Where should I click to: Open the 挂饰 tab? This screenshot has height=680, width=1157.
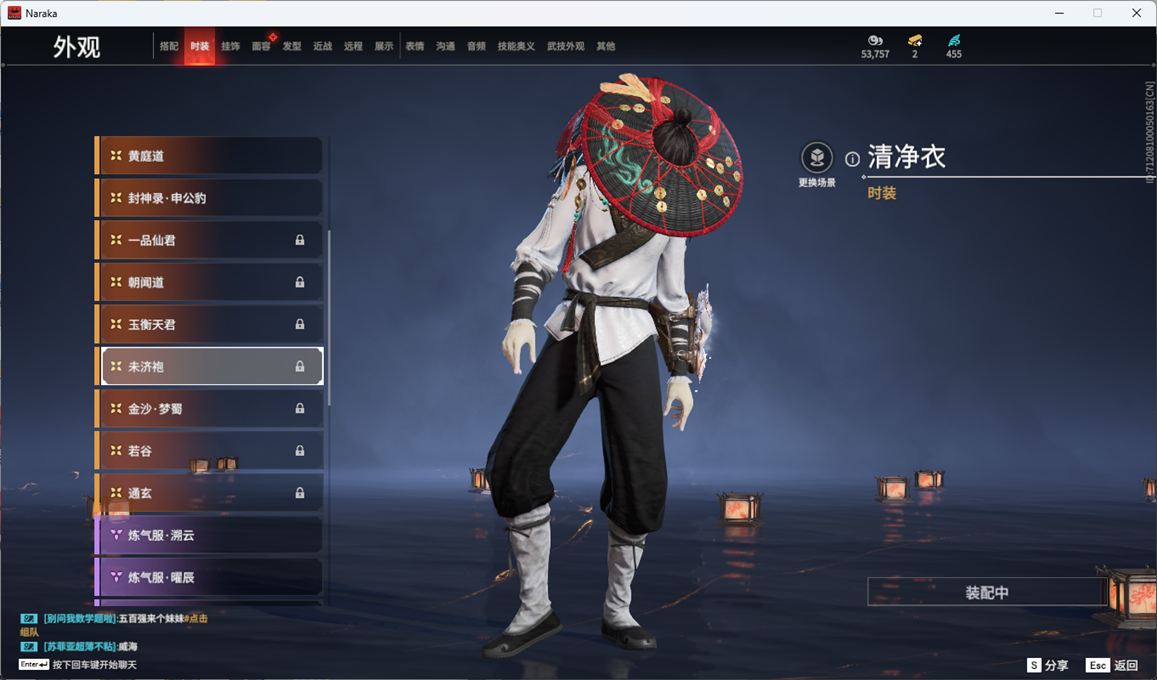pyautogui.click(x=230, y=46)
